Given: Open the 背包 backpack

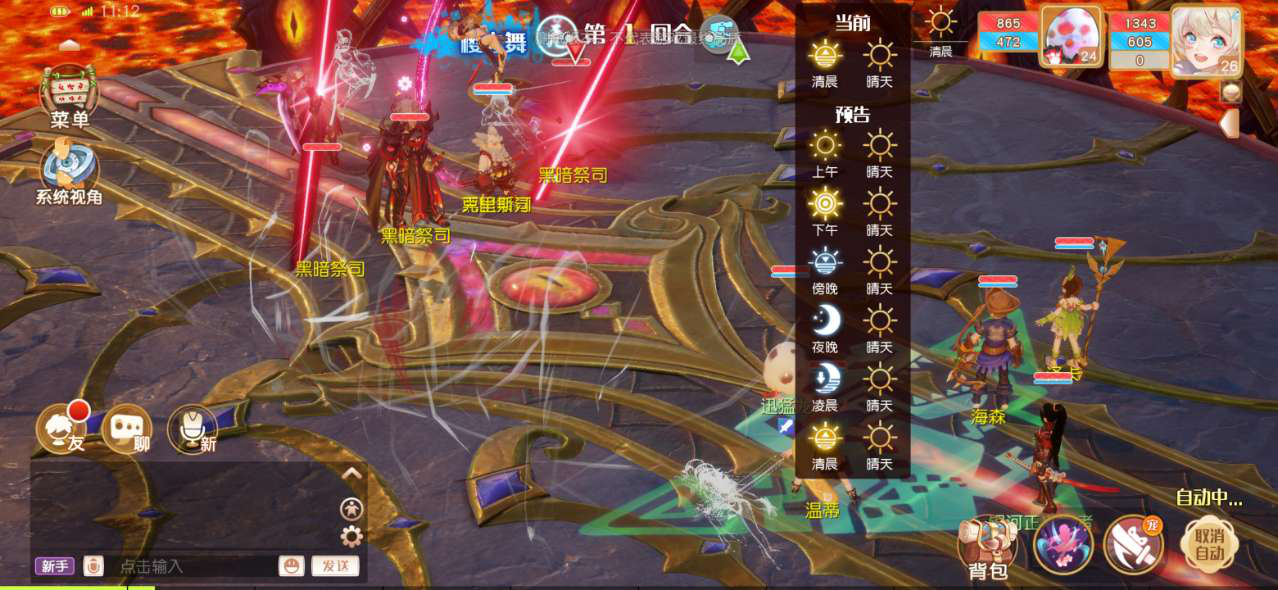Looking at the screenshot, I should (x=986, y=547).
